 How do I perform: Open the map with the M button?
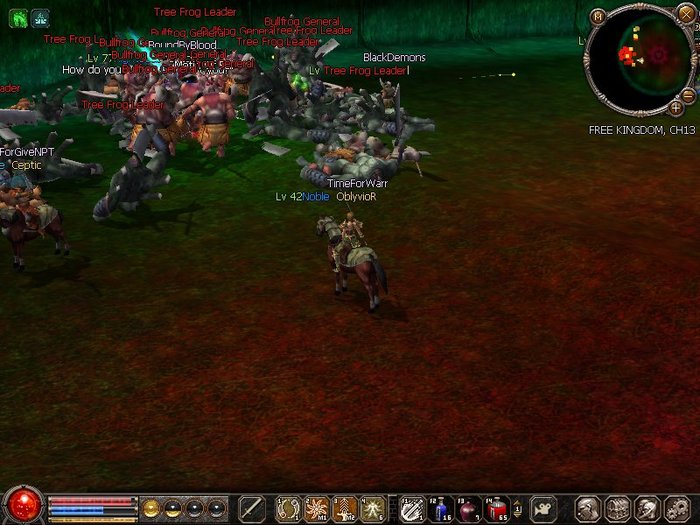(x=598, y=15)
